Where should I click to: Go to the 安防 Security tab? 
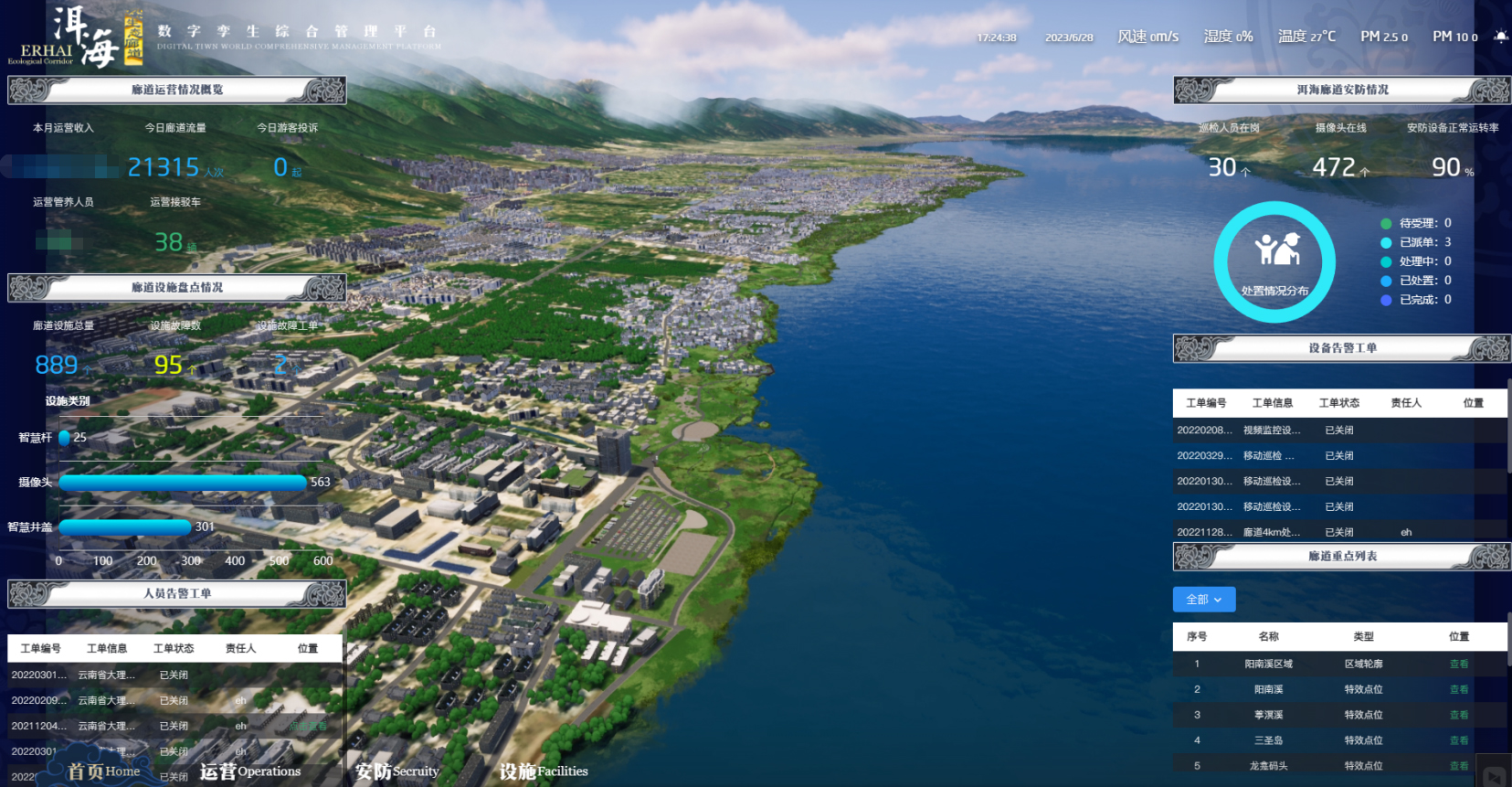point(397,771)
